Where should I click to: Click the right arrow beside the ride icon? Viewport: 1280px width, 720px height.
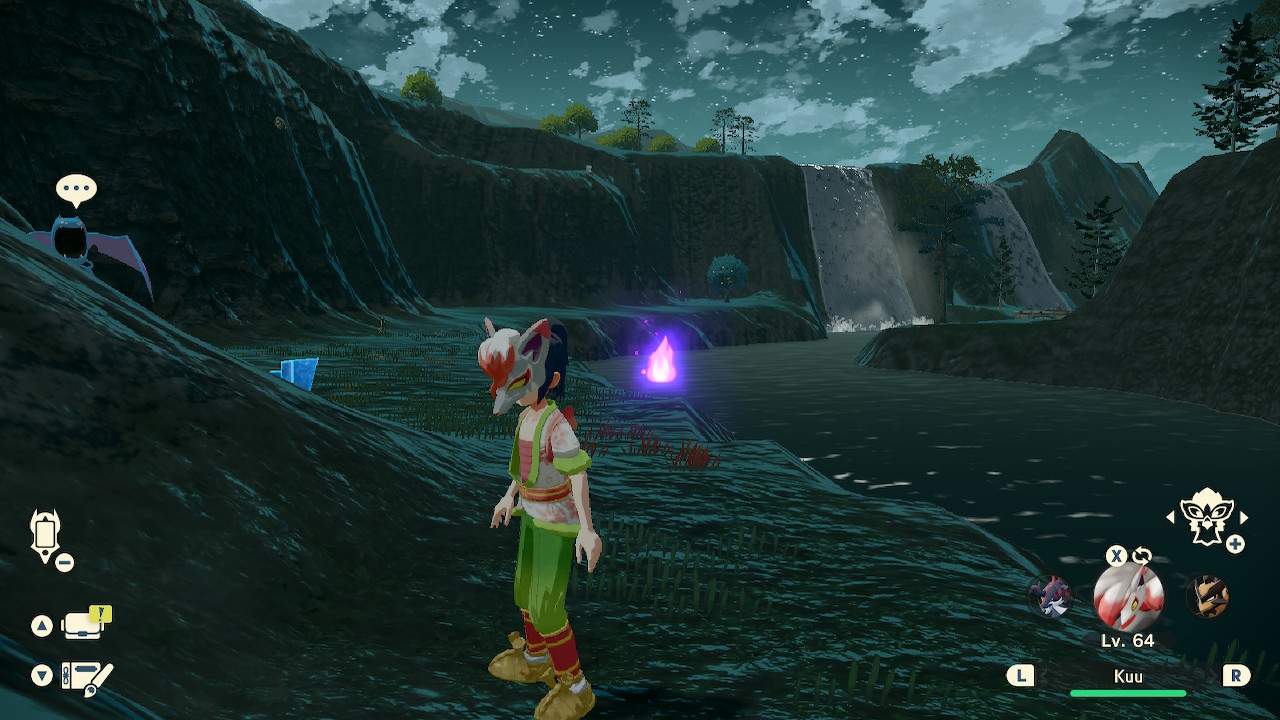point(1243,517)
